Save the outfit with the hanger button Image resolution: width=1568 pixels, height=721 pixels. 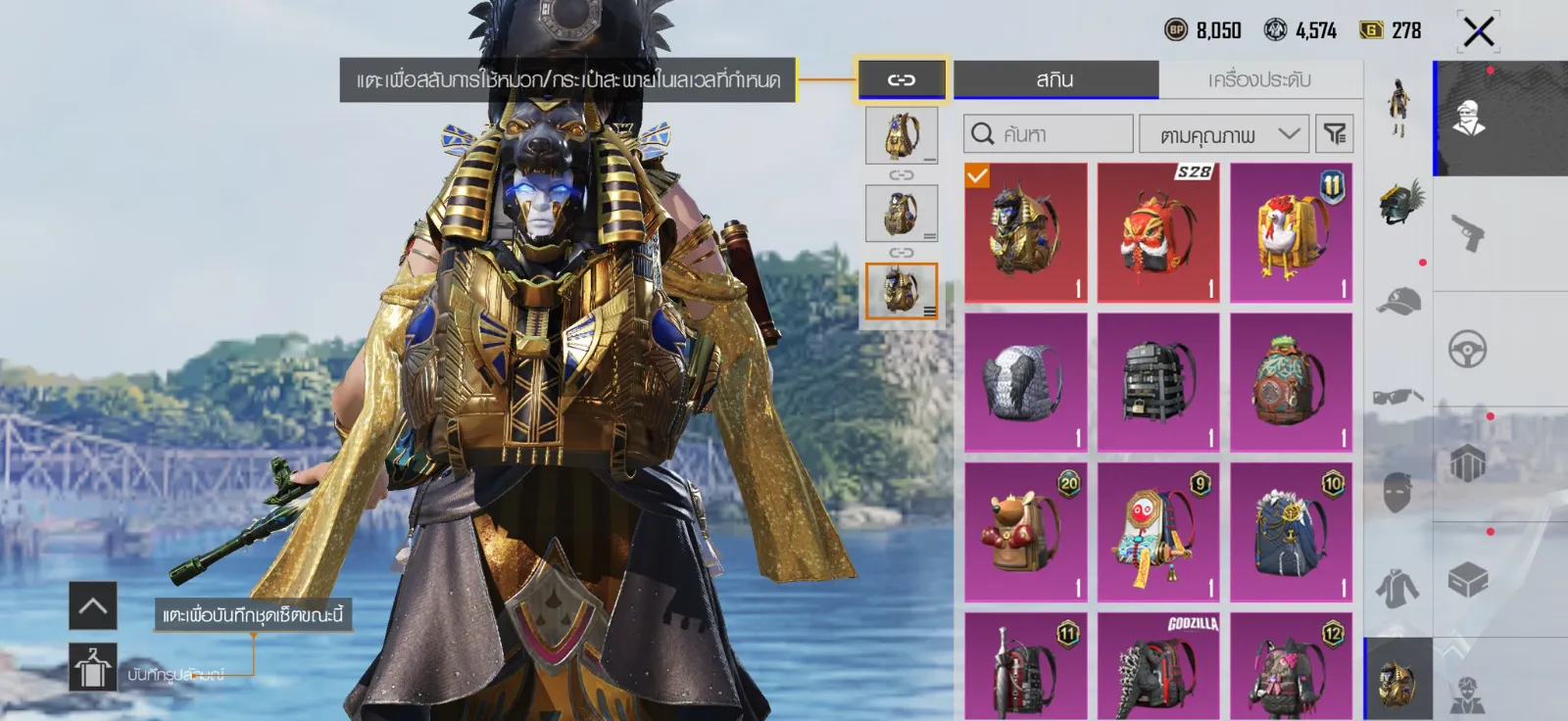pyautogui.click(x=93, y=667)
